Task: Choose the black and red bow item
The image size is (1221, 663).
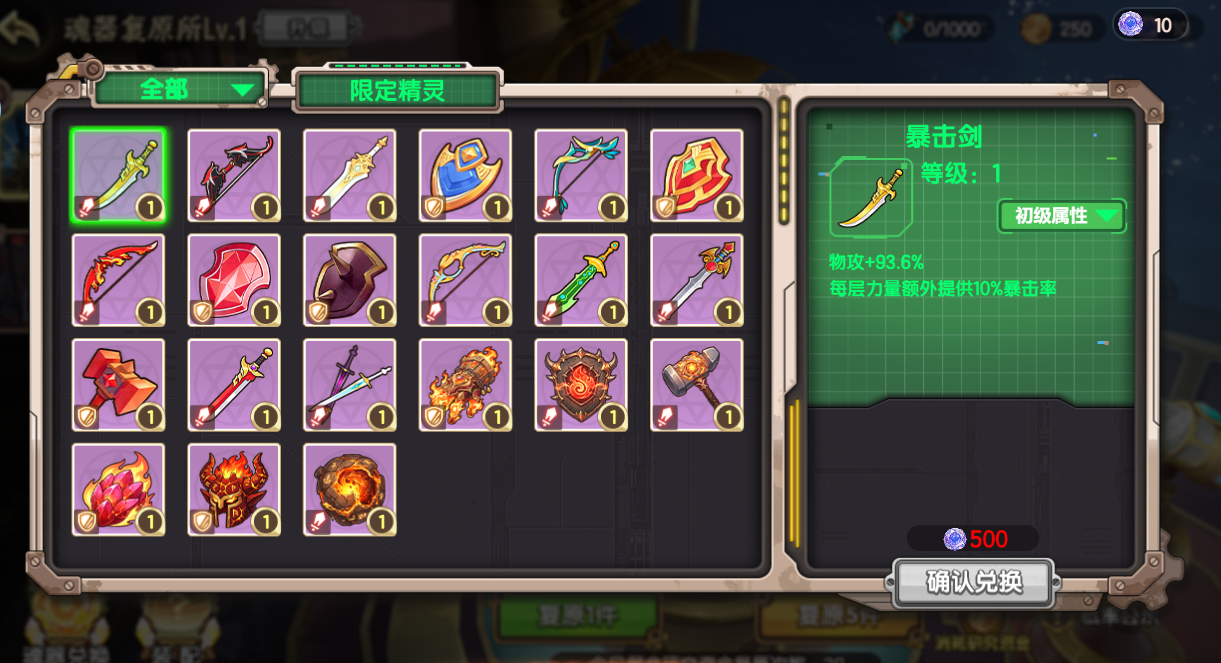Action: (234, 176)
